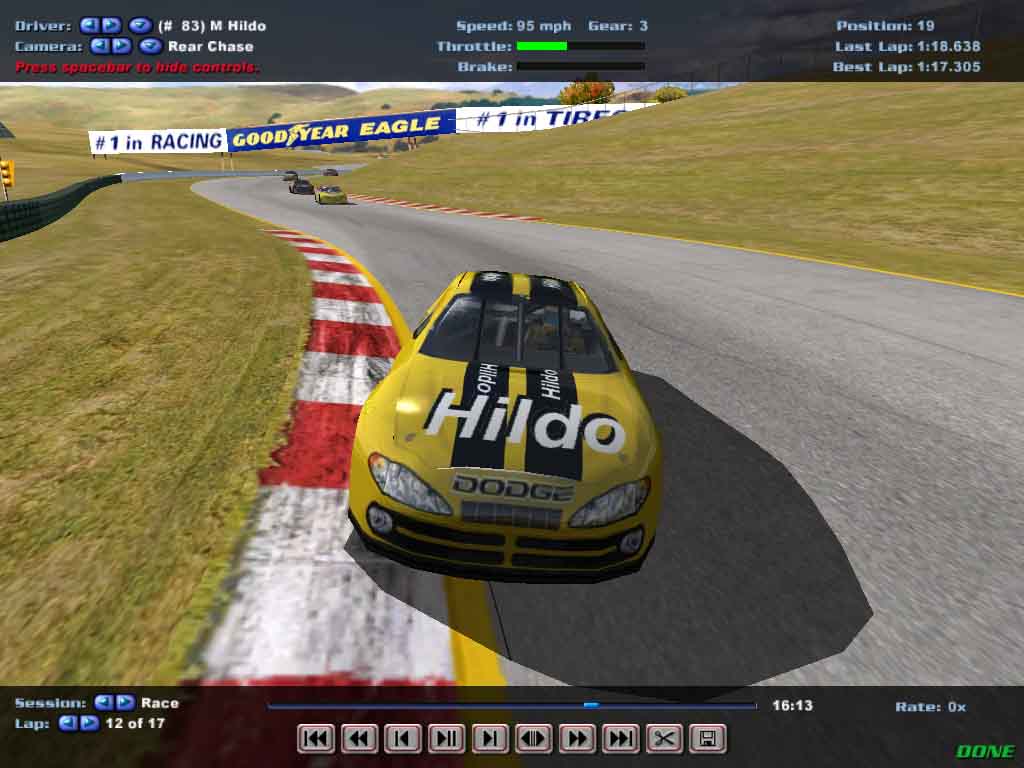The height and width of the screenshot is (768, 1024).
Task: Select the previous camera view
Action: (100, 46)
